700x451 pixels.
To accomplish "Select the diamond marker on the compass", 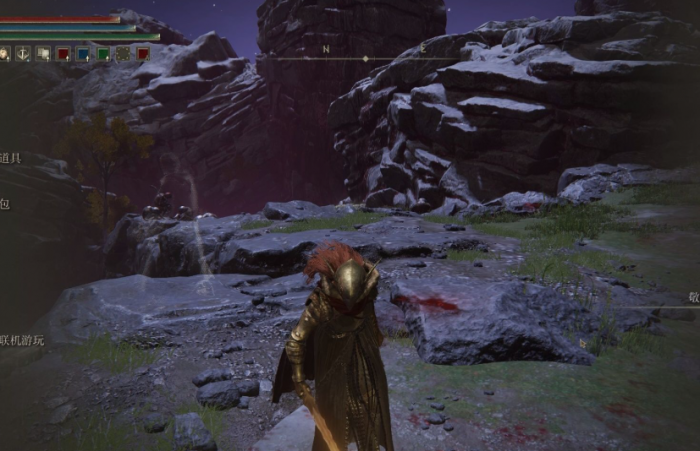I will [364, 59].
